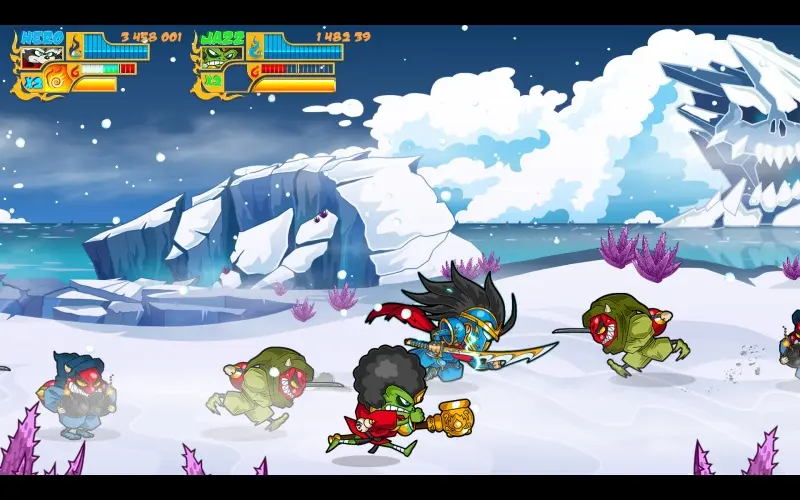800x500 pixels.
Task: Select the blue flame icon beside Hero's portrait
Action: click(x=73, y=45)
